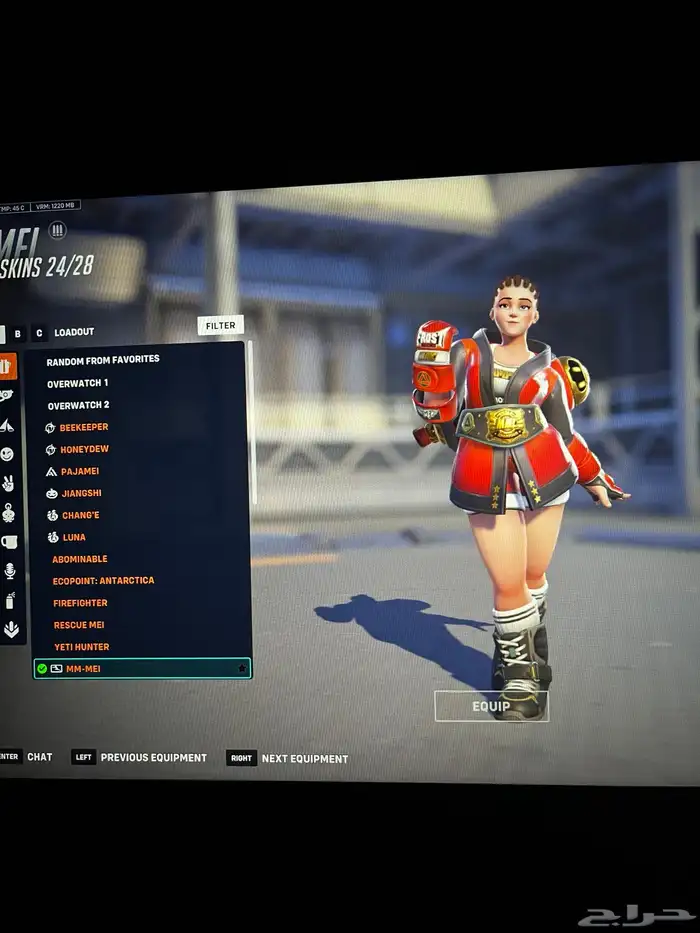Choose the Overwatch 2 skin
This screenshot has width=700, height=933.
pyautogui.click(x=78, y=405)
